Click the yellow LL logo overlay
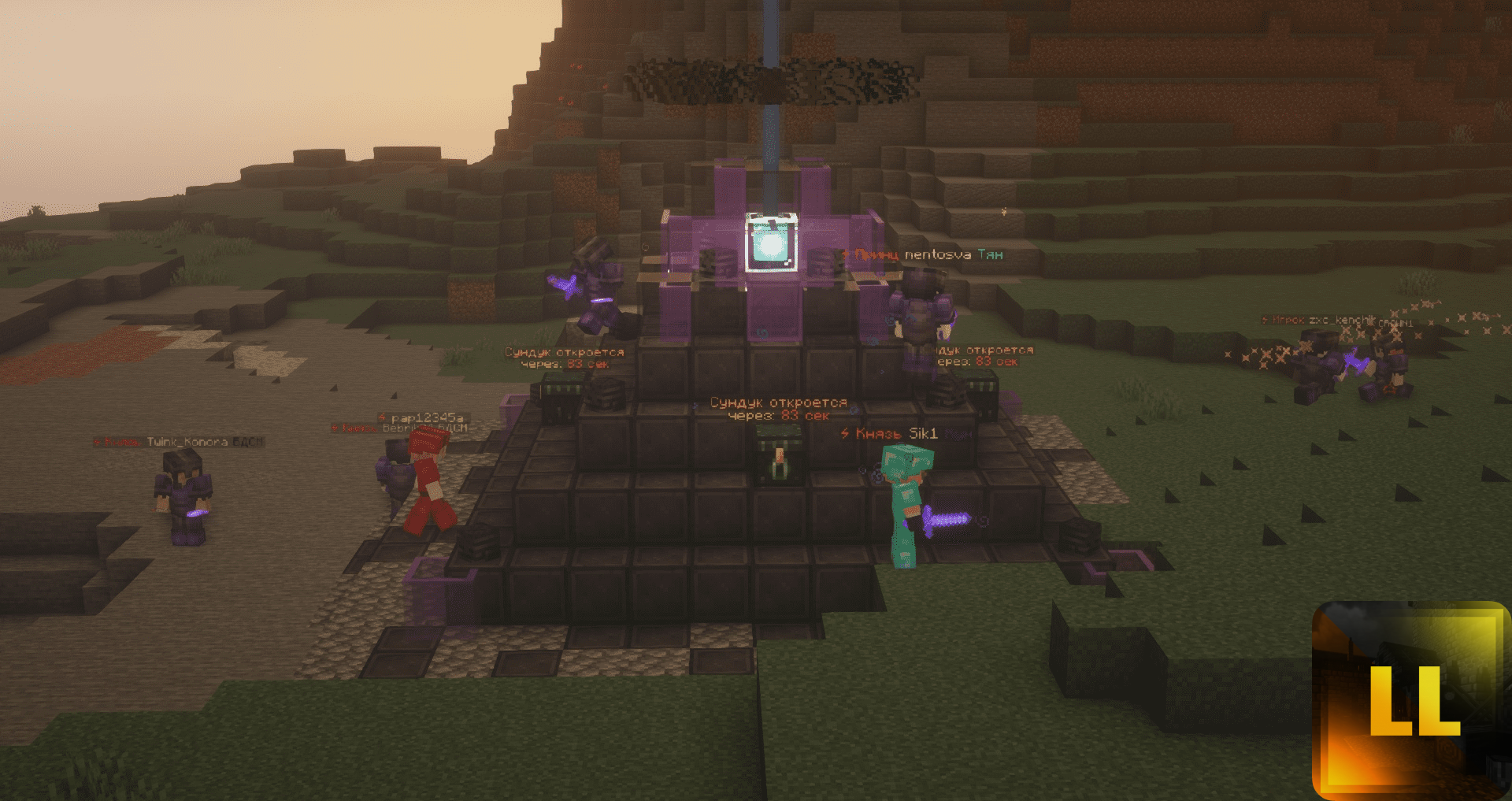The width and height of the screenshot is (1512, 801). pyautogui.click(x=1411, y=700)
